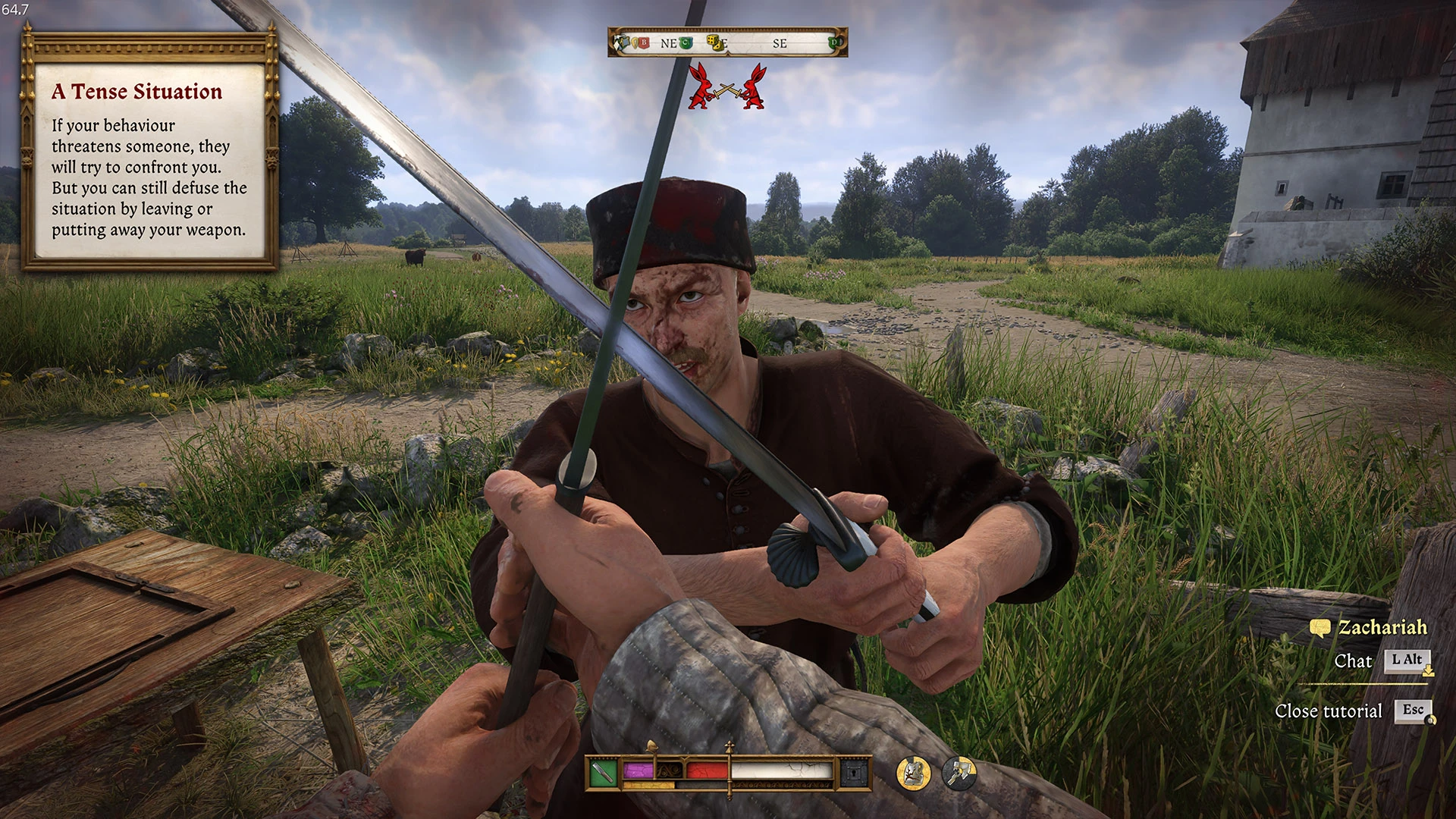Click the L Alt key prompt beside Chat
This screenshot has height=819, width=1456.
coord(1408,661)
